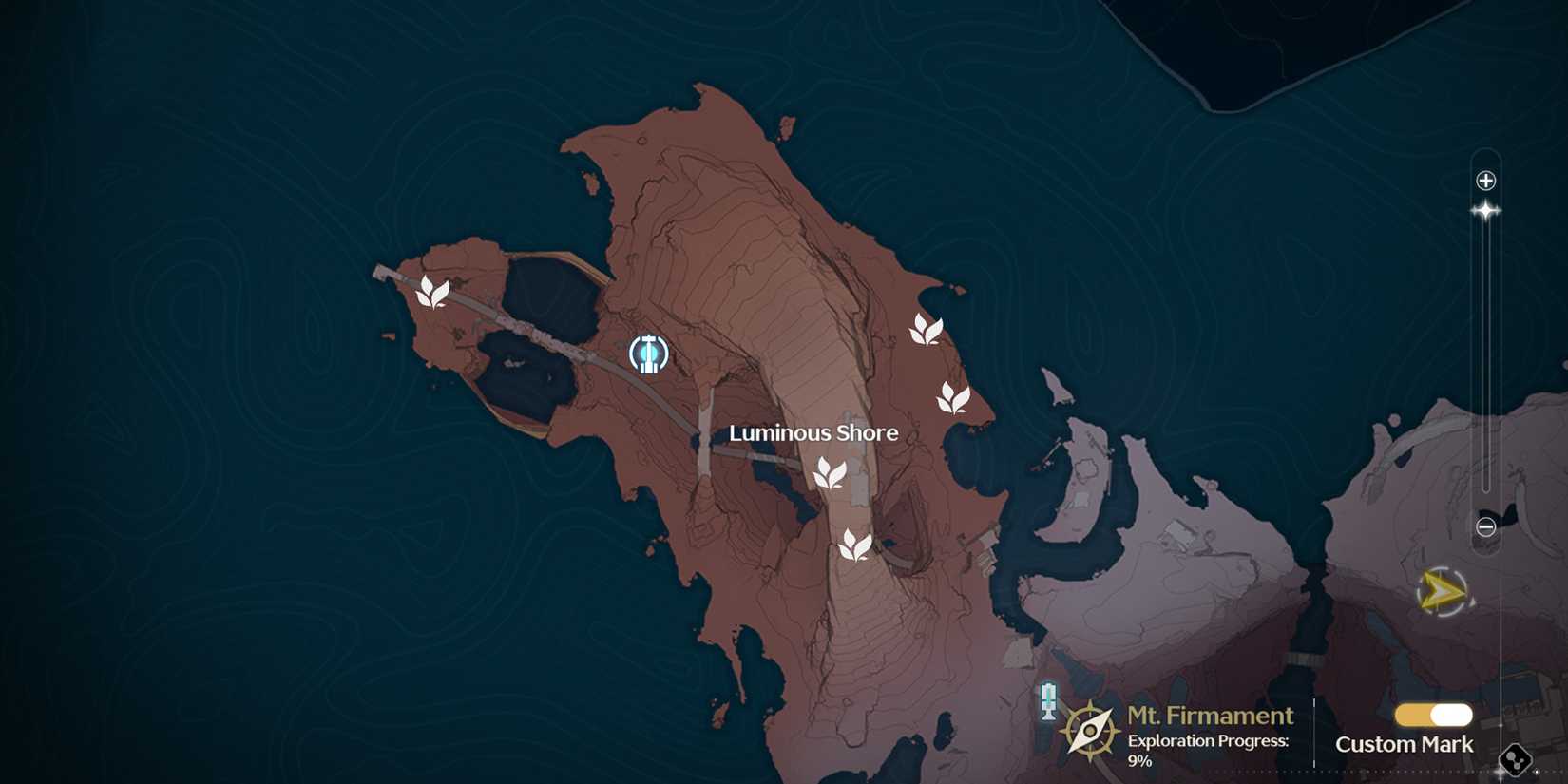This screenshot has width=1568, height=784.
Task: Zoom out using the minus button
Action: (x=1485, y=528)
